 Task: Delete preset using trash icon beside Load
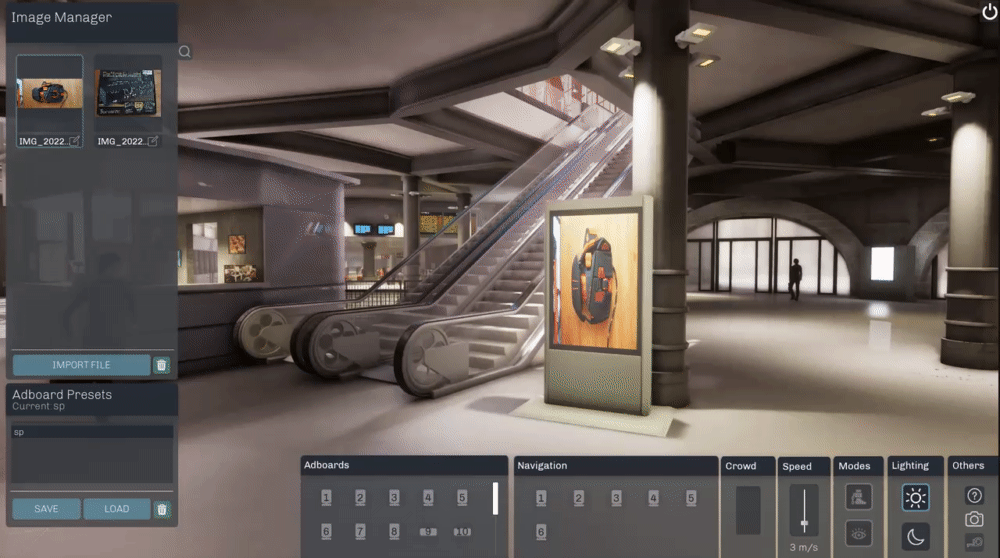pyautogui.click(x=162, y=509)
